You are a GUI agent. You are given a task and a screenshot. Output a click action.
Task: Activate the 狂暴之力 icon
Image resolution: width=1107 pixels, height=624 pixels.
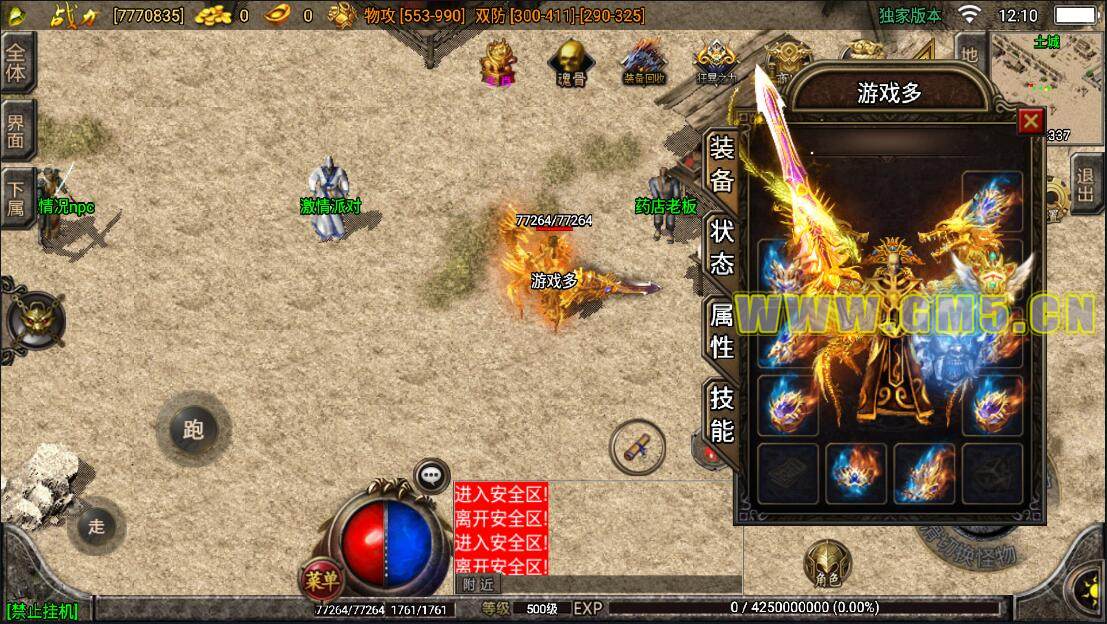(x=716, y=61)
